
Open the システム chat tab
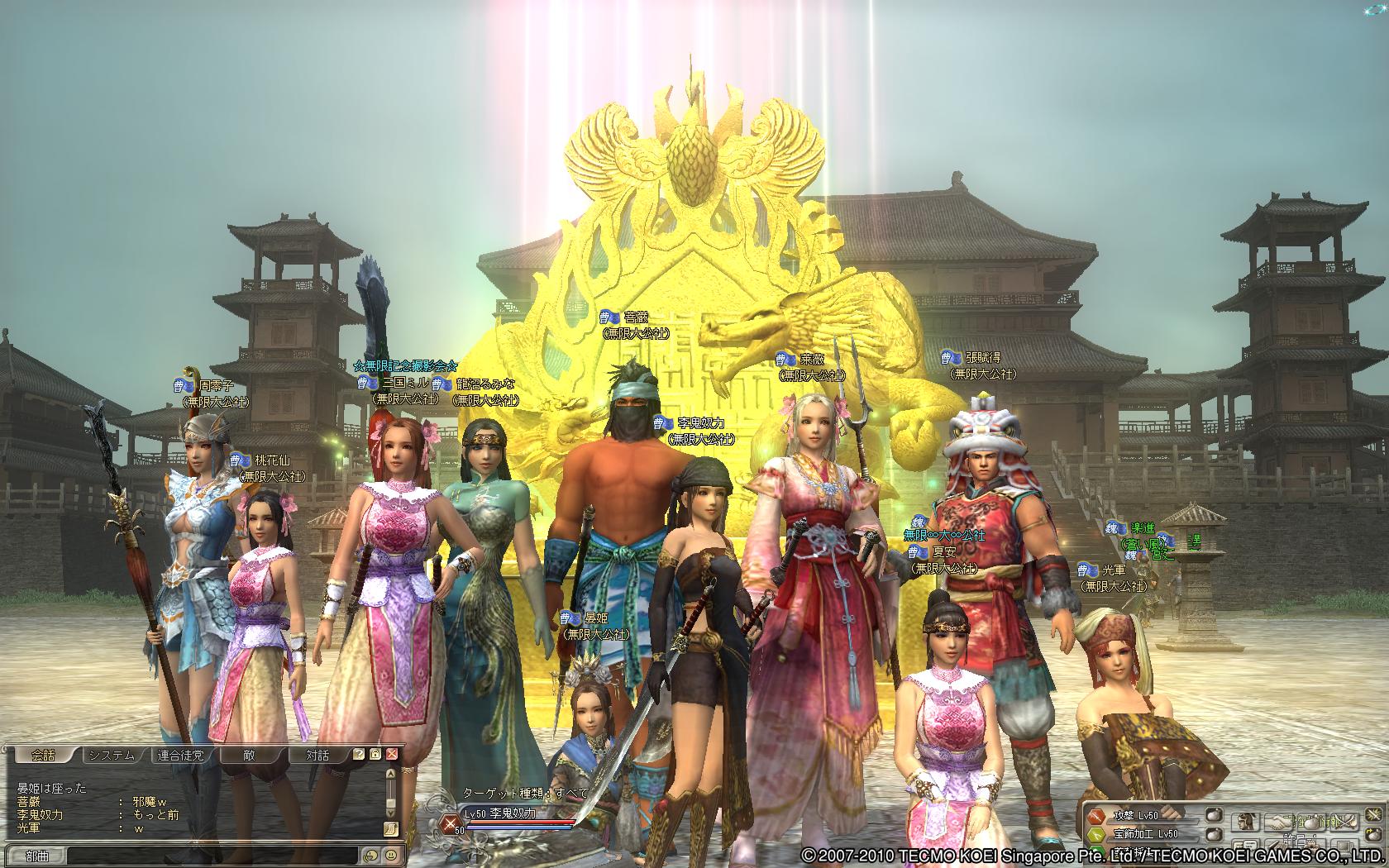click(x=112, y=755)
